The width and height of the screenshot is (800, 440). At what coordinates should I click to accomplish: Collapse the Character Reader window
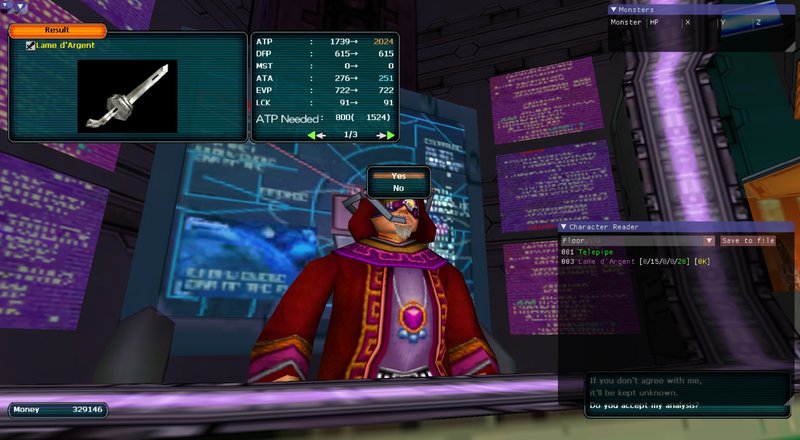pos(563,227)
